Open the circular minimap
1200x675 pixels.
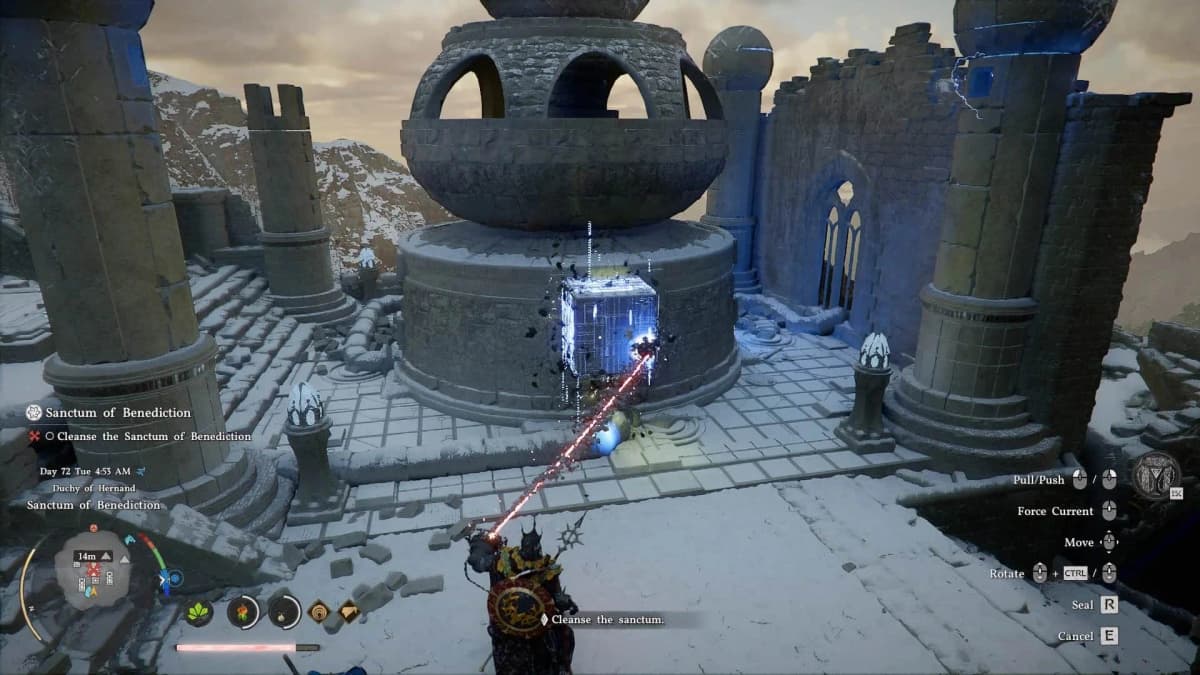93,569
